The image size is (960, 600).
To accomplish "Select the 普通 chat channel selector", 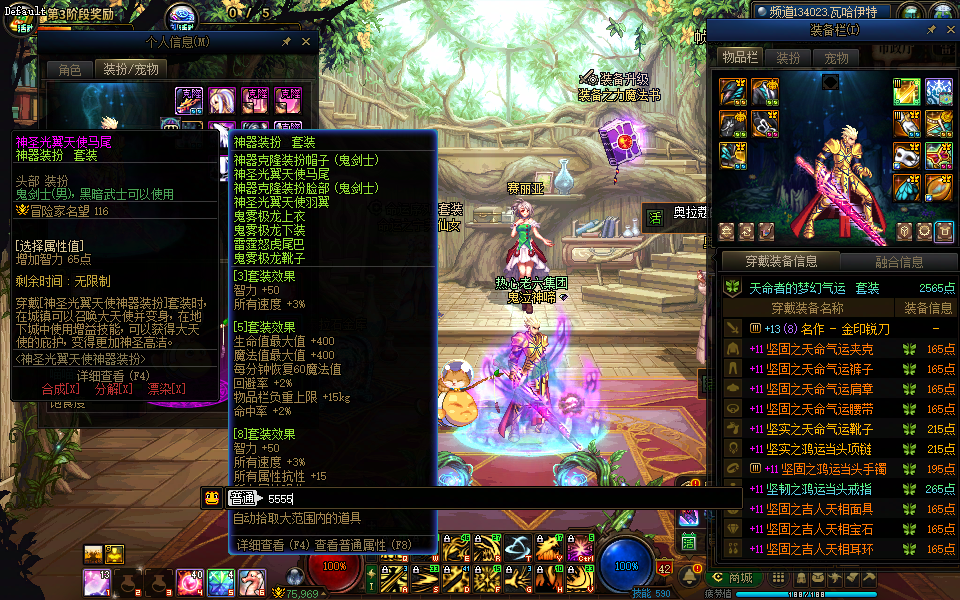I will pyautogui.click(x=243, y=498).
